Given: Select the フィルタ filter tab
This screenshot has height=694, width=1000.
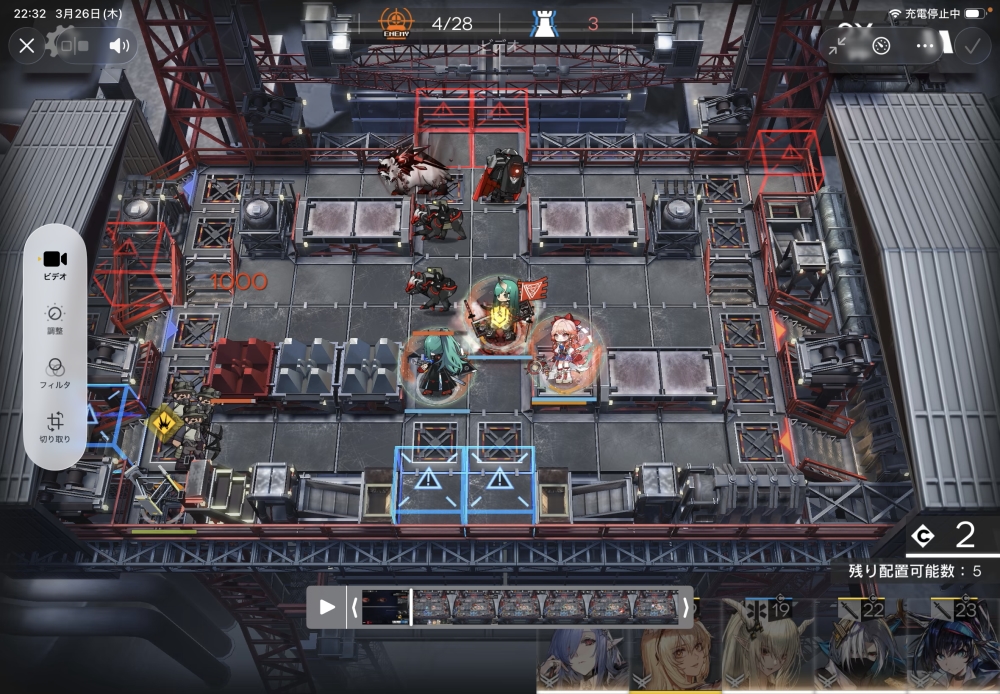Looking at the screenshot, I should [55, 374].
